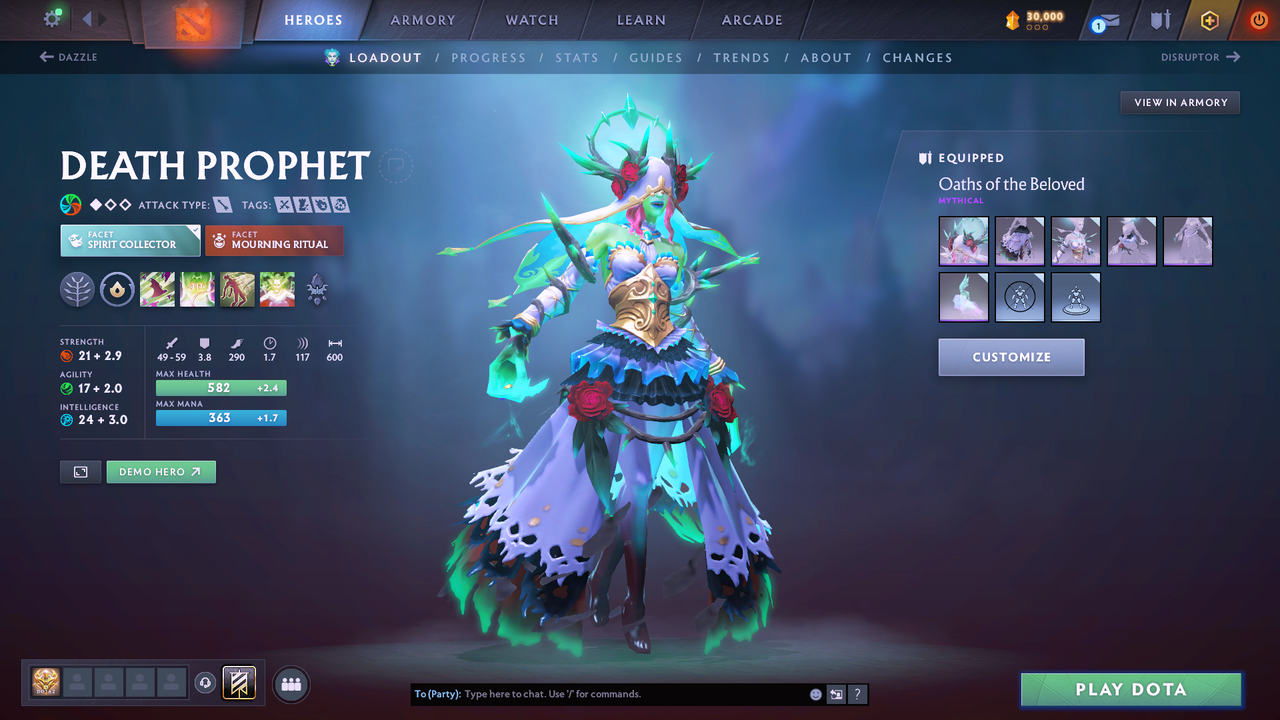Select the Exorcism ultimate ability icon
1280x720 pixels.
[277, 289]
